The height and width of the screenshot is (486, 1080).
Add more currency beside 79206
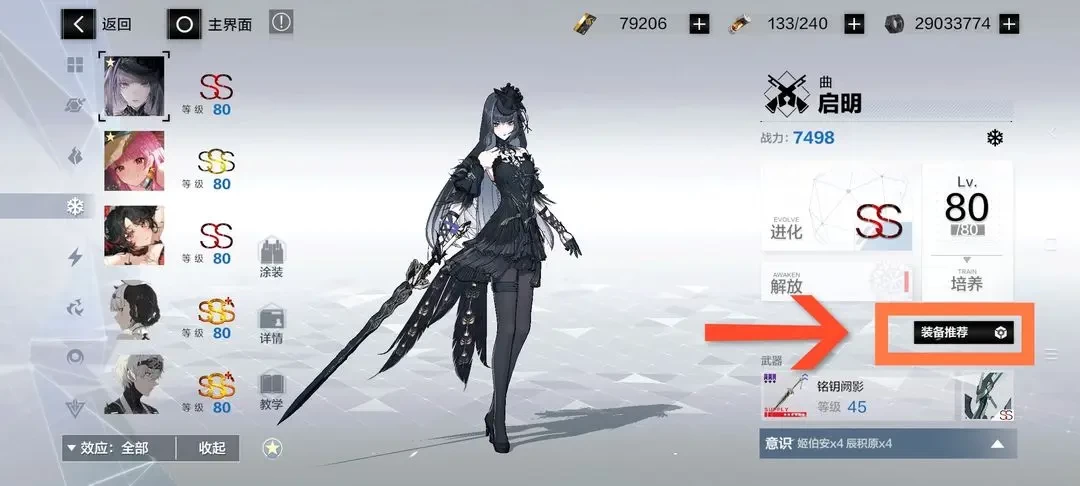pos(699,24)
